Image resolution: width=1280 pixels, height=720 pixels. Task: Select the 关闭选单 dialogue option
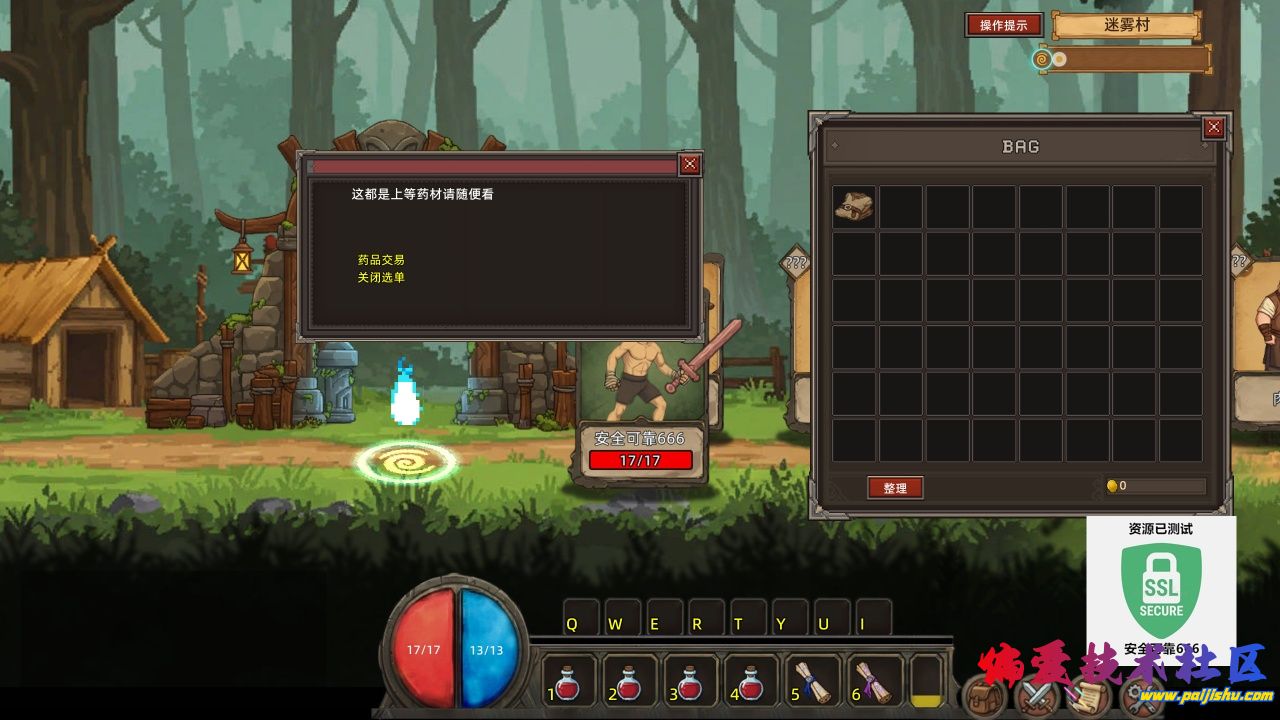pyautogui.click(x=381, y=277)
